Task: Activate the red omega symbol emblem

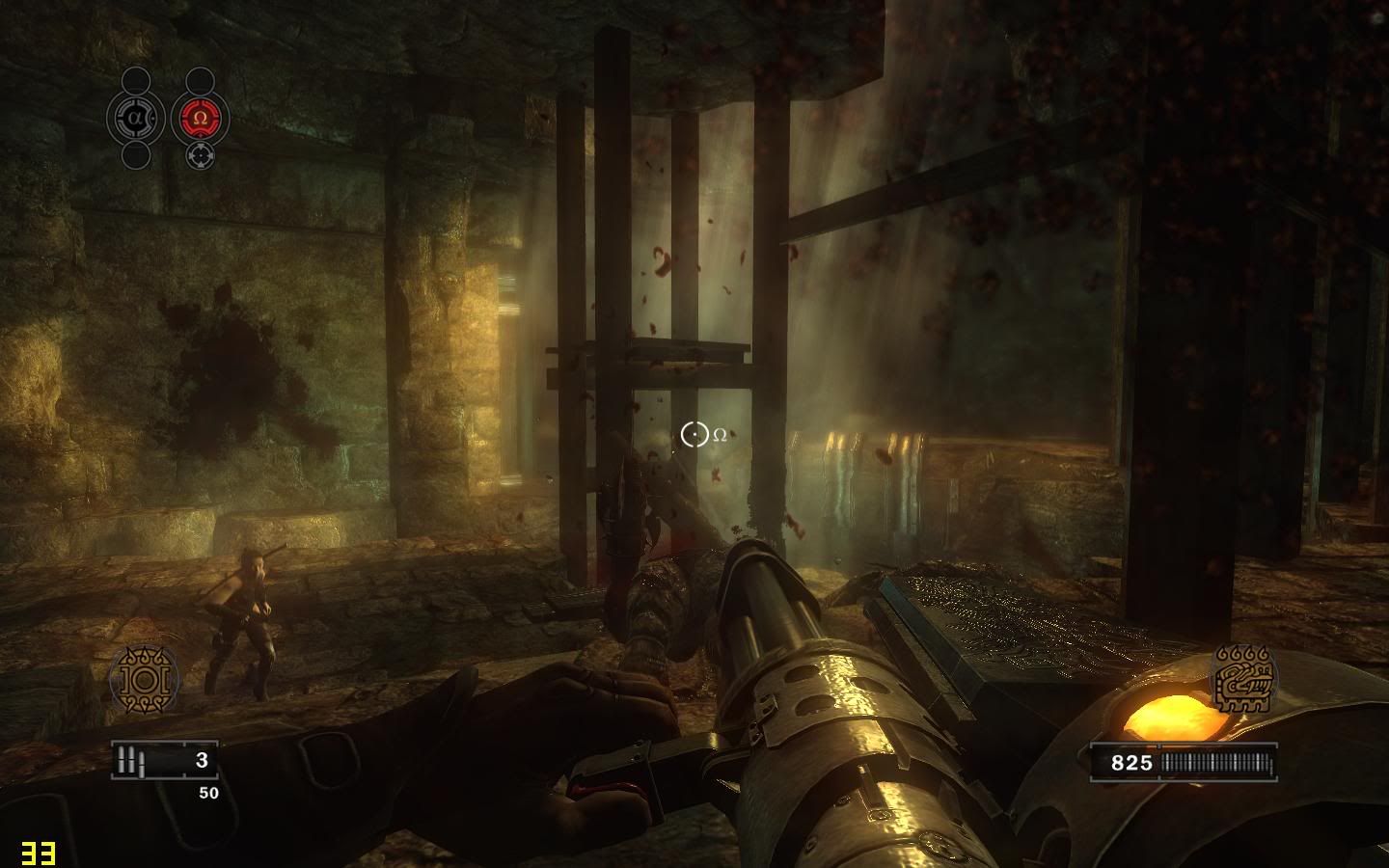Action: point(201,118)
